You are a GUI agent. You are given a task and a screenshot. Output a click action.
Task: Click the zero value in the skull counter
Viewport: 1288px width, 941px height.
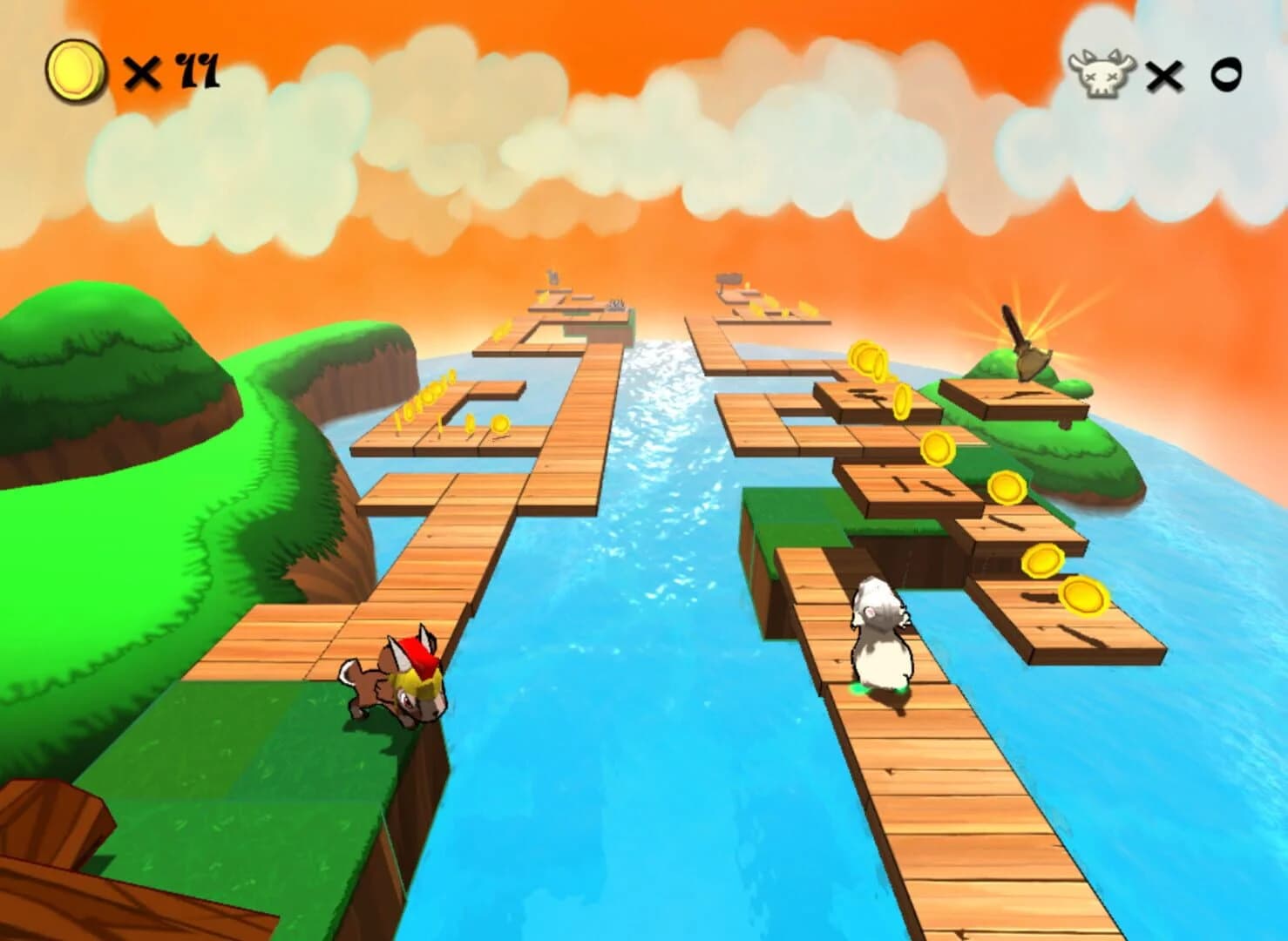click(x=1225, y=77)
